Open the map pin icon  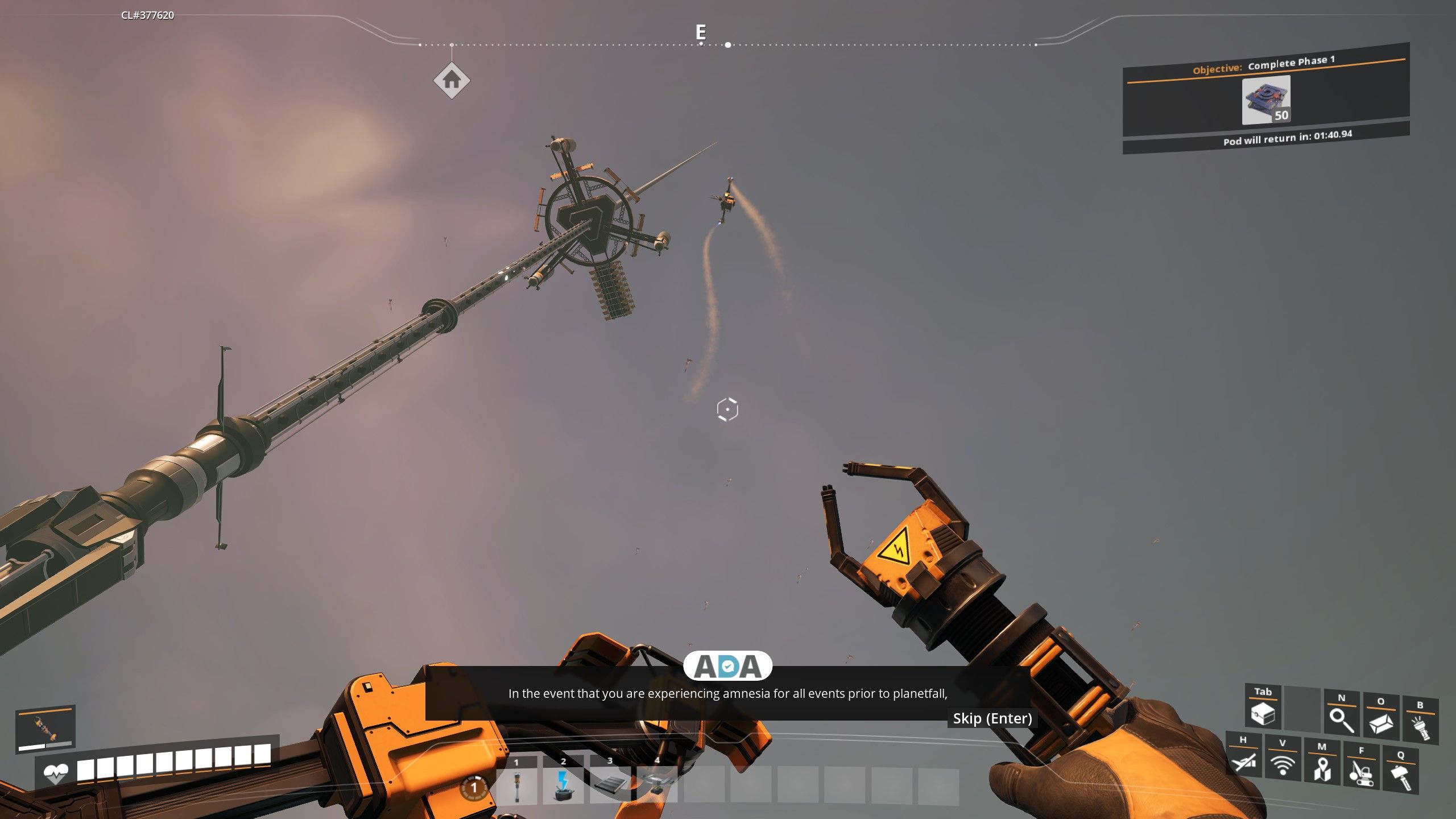pos(1322,768)
